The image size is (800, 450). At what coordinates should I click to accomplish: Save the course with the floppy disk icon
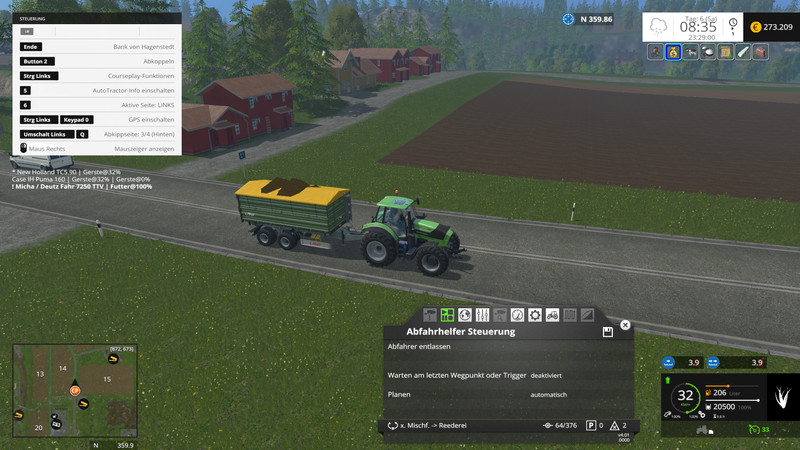point(607,332)
